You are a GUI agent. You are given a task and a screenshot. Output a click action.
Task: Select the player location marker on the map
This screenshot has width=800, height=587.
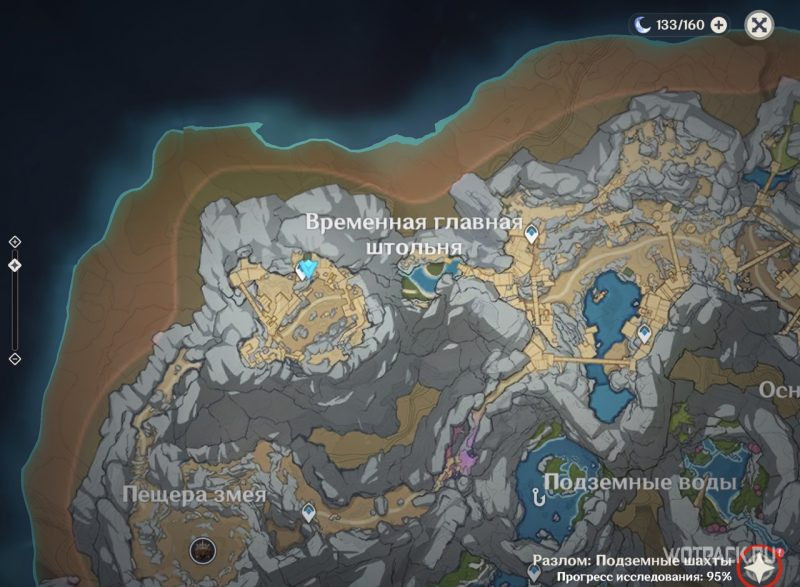306,268
